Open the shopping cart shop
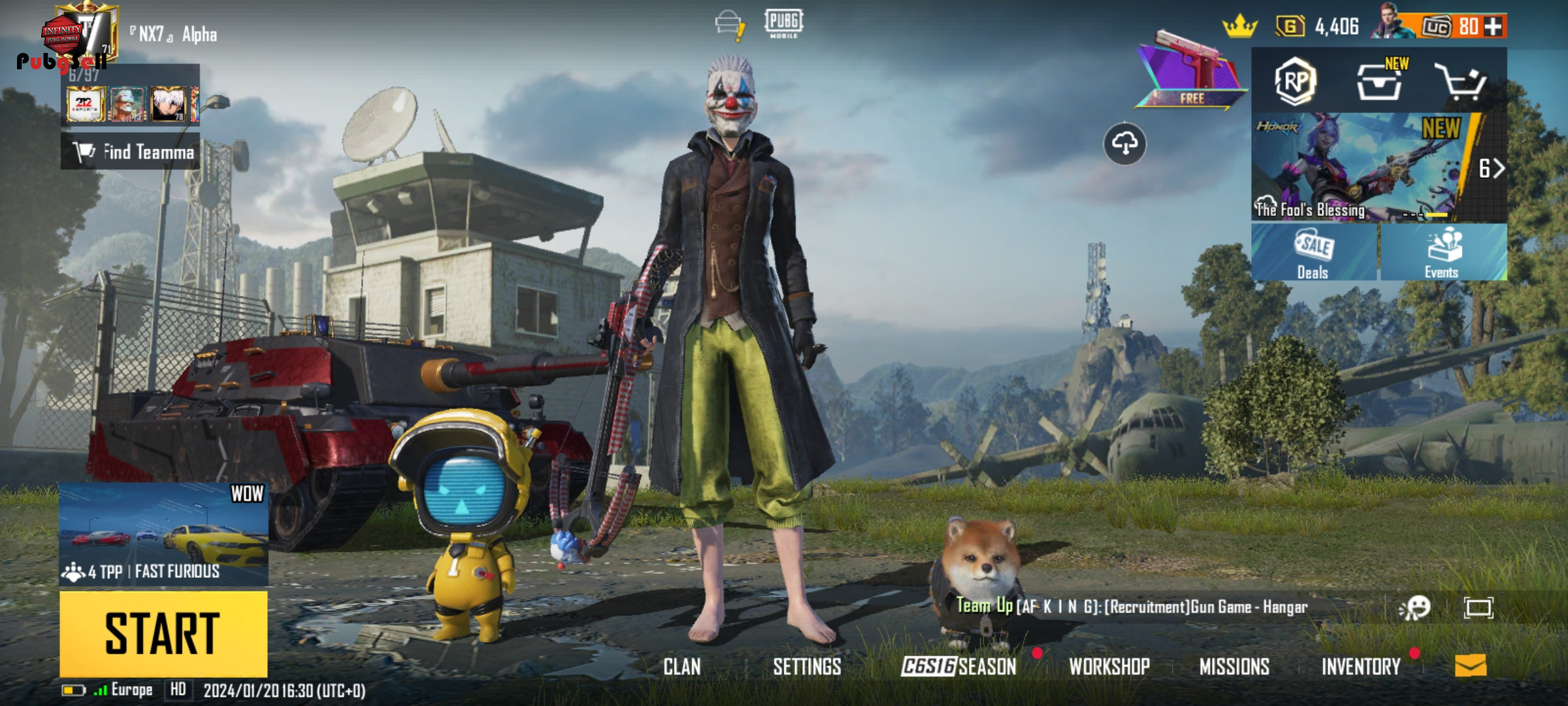 1461,82
